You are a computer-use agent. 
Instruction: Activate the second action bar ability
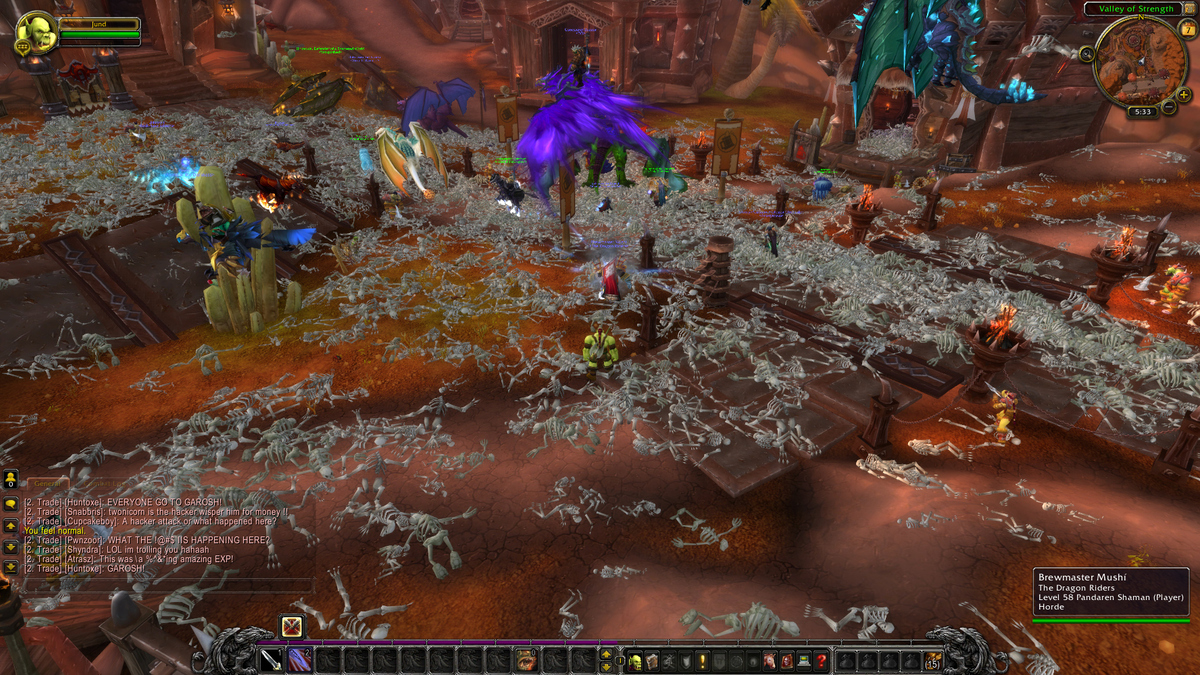299,660
